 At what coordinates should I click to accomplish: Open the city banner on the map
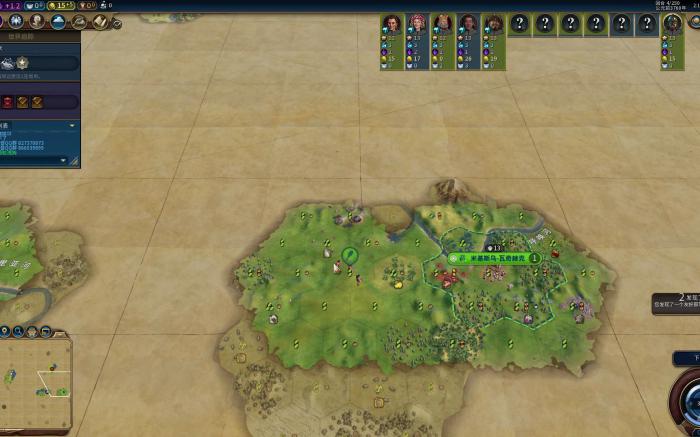(x=494, y=258)
